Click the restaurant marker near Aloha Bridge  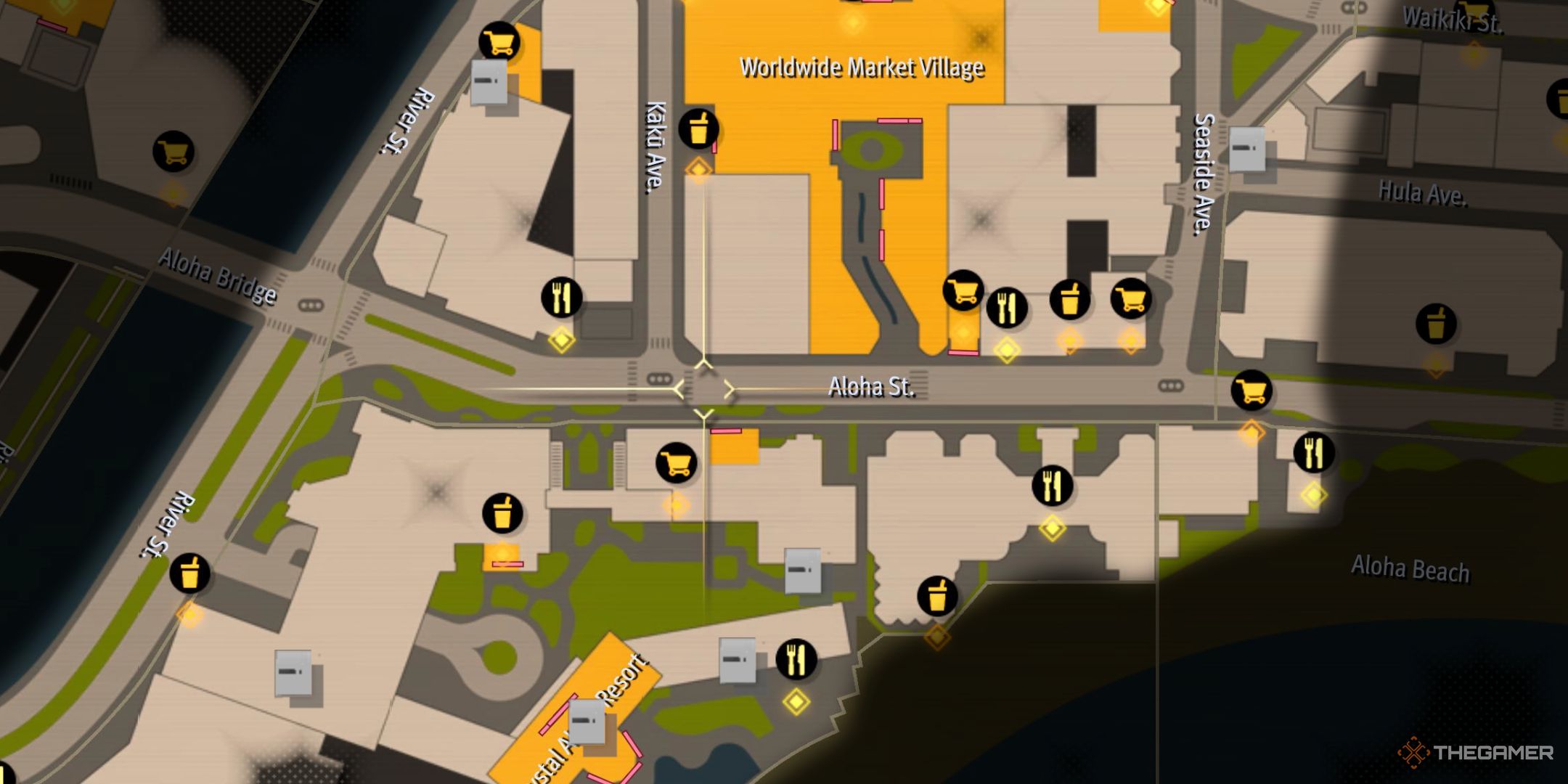(x=561, y=298)
